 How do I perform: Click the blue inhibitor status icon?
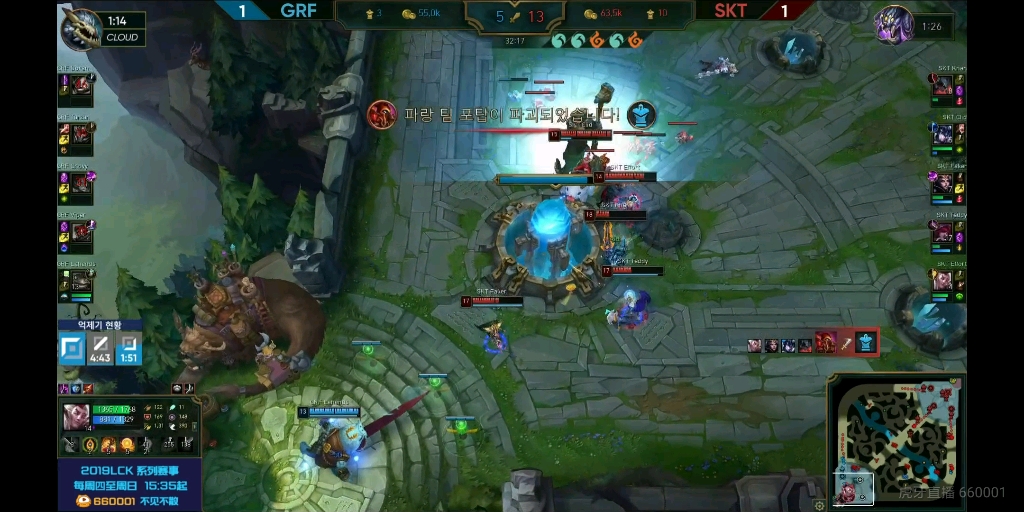point(71,349)
